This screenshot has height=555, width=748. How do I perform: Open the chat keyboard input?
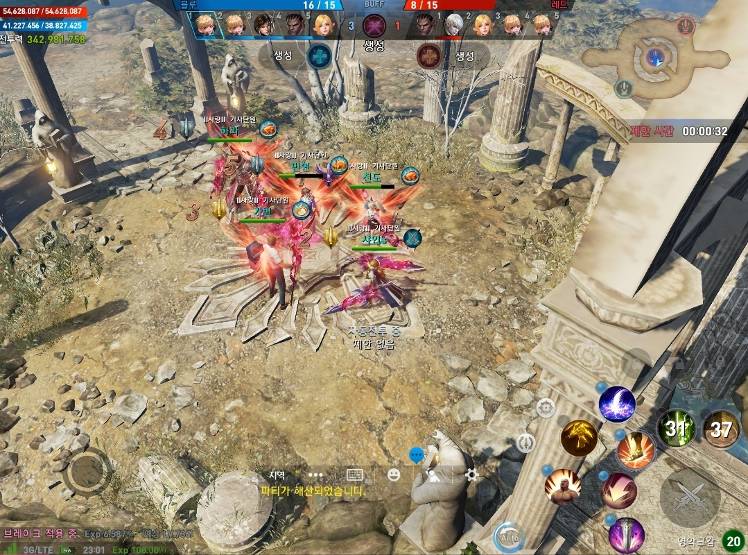point(355,475)
